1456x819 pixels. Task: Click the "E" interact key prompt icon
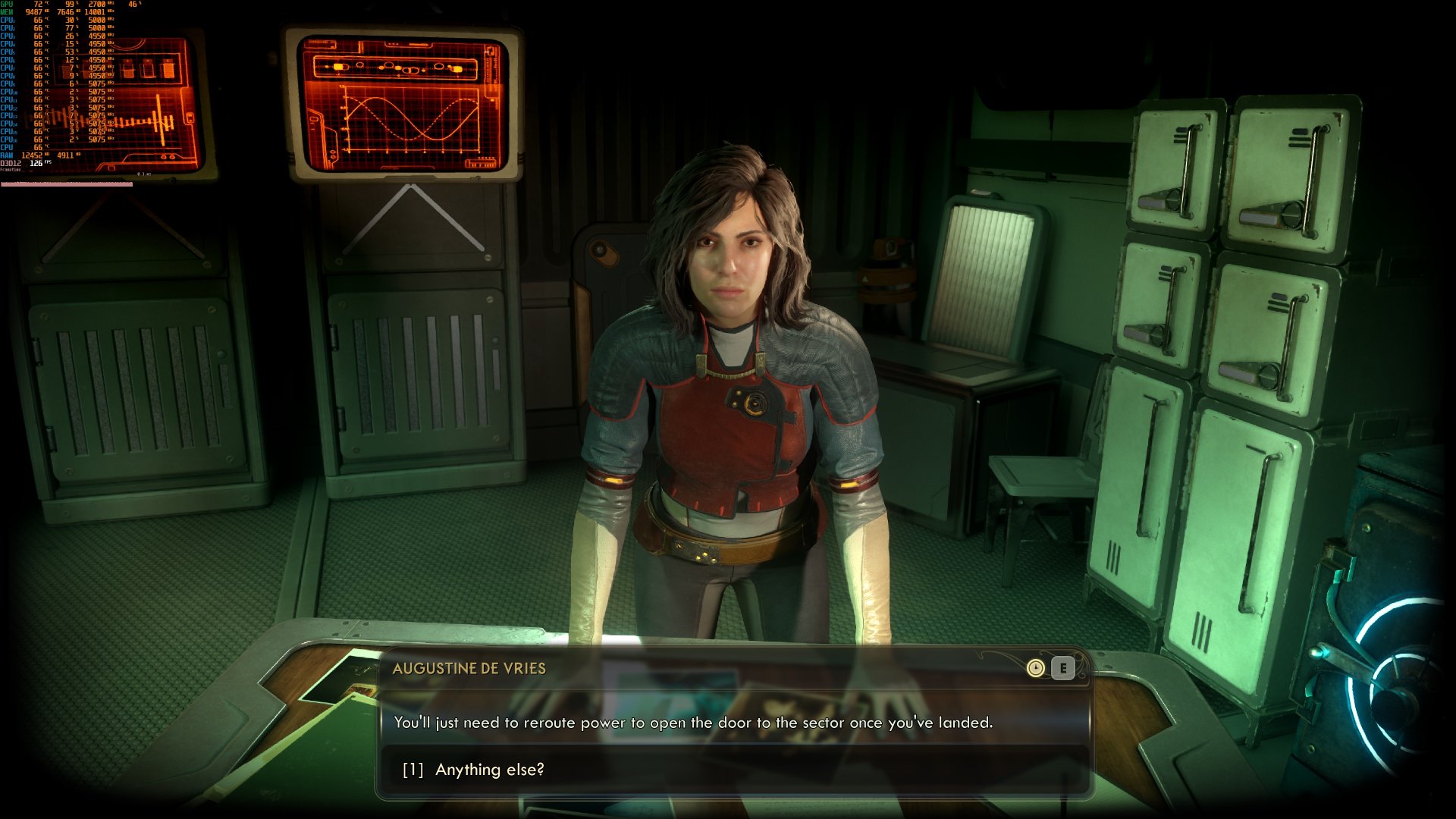pos(1063,668)
